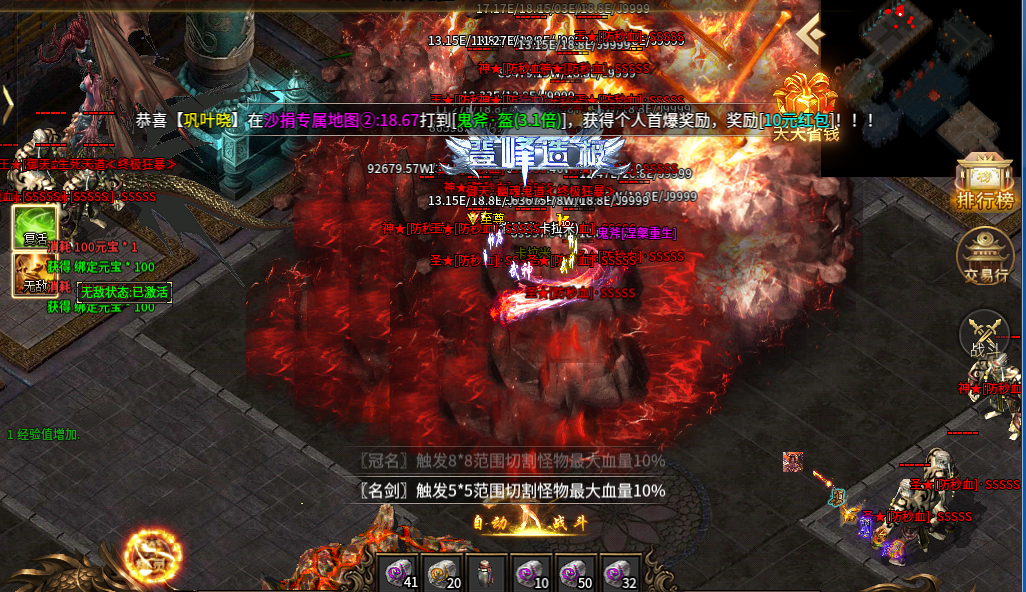Use the purple scroll stack of 32
The image size is (1026, 592).
pos(617,573)
